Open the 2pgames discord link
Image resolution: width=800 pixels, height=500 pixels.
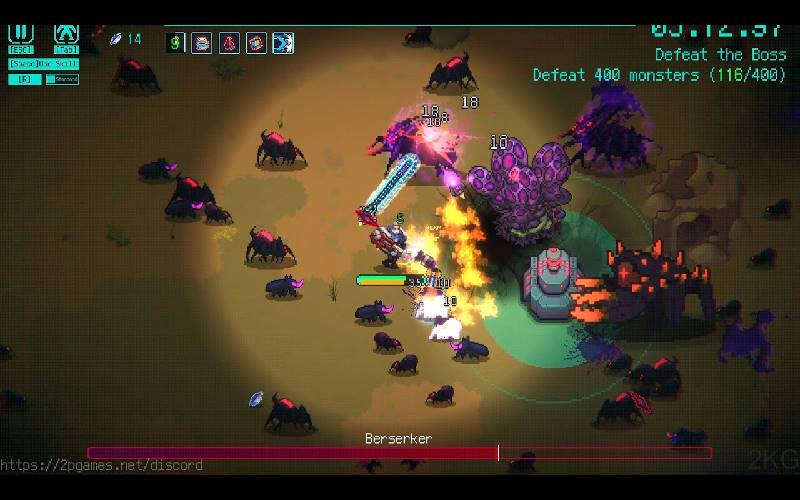[x=101, y=465]
